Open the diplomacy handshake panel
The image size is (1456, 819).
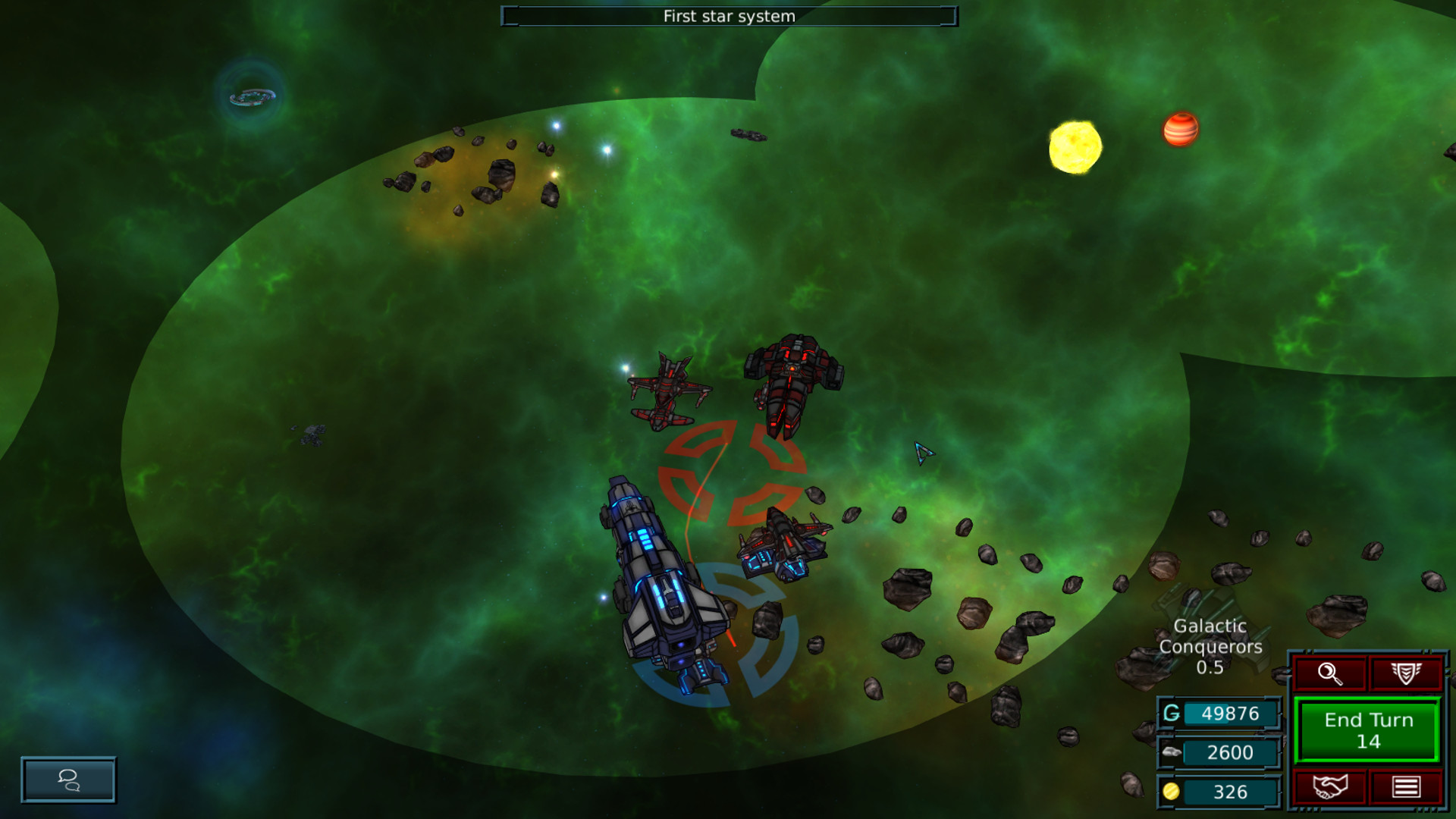coord(1330,786)
